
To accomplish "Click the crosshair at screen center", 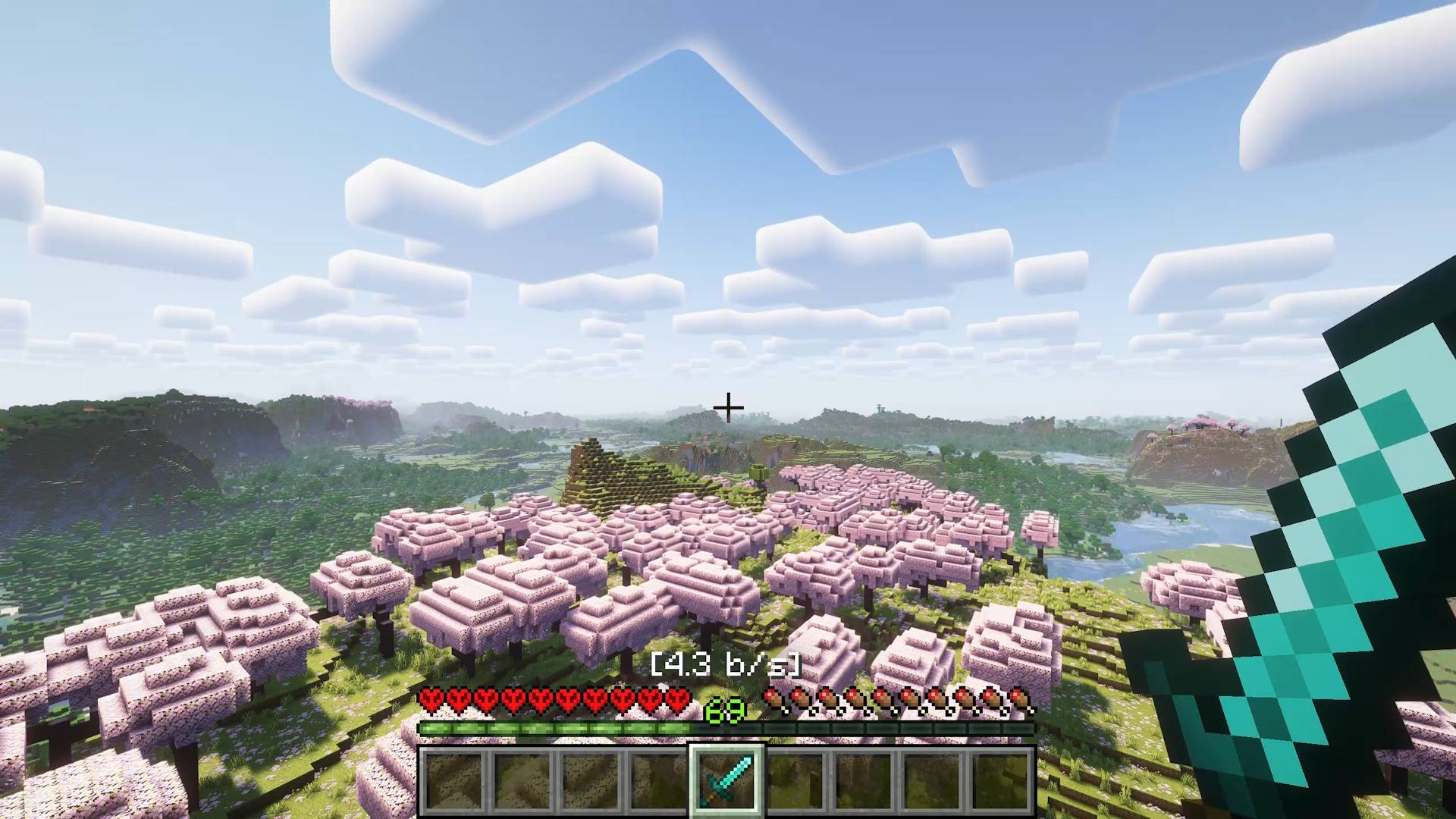I will [x=728, y=408].
